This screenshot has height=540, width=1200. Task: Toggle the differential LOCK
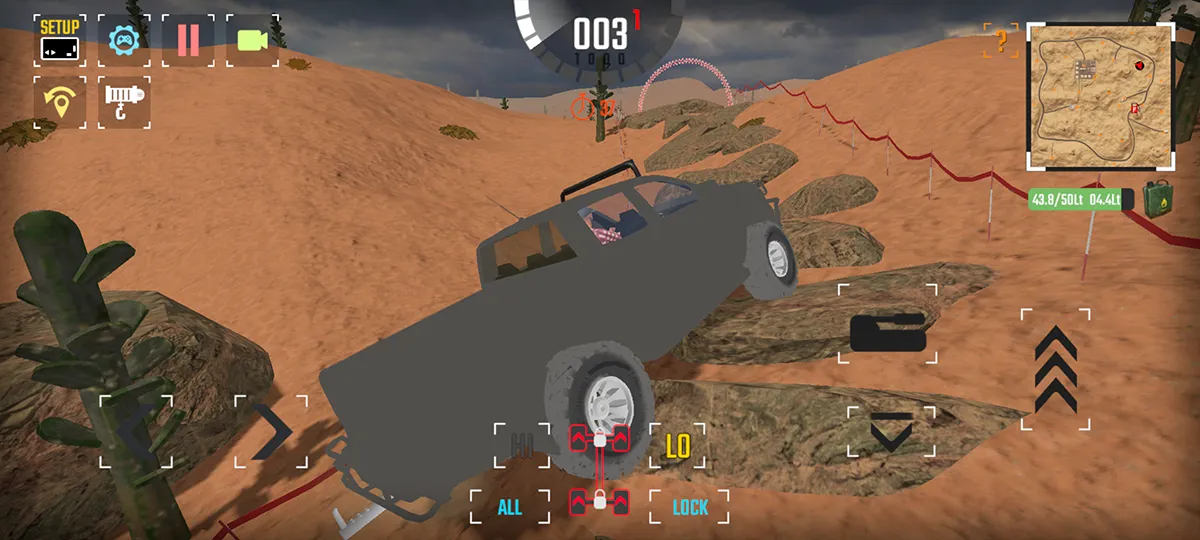[689, 507]
